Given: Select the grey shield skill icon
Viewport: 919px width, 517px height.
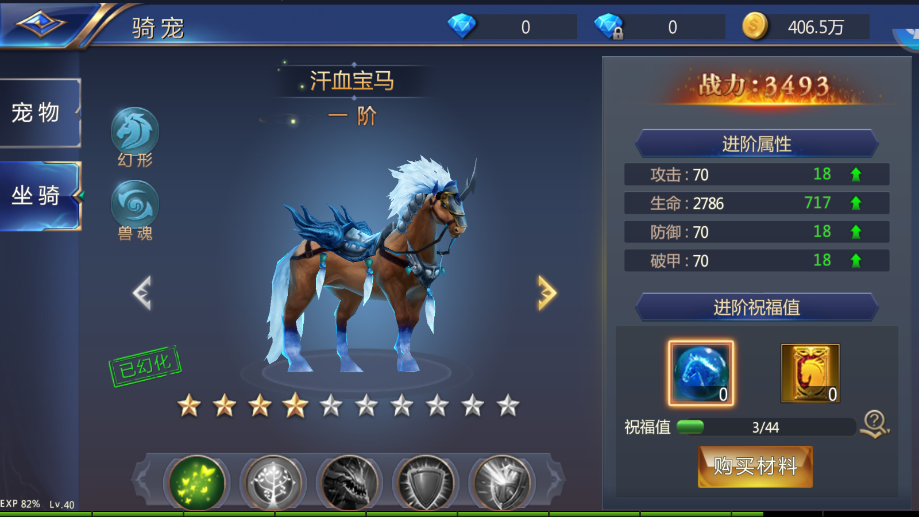Looking at the screenshot, I should [x=424, y=482].
